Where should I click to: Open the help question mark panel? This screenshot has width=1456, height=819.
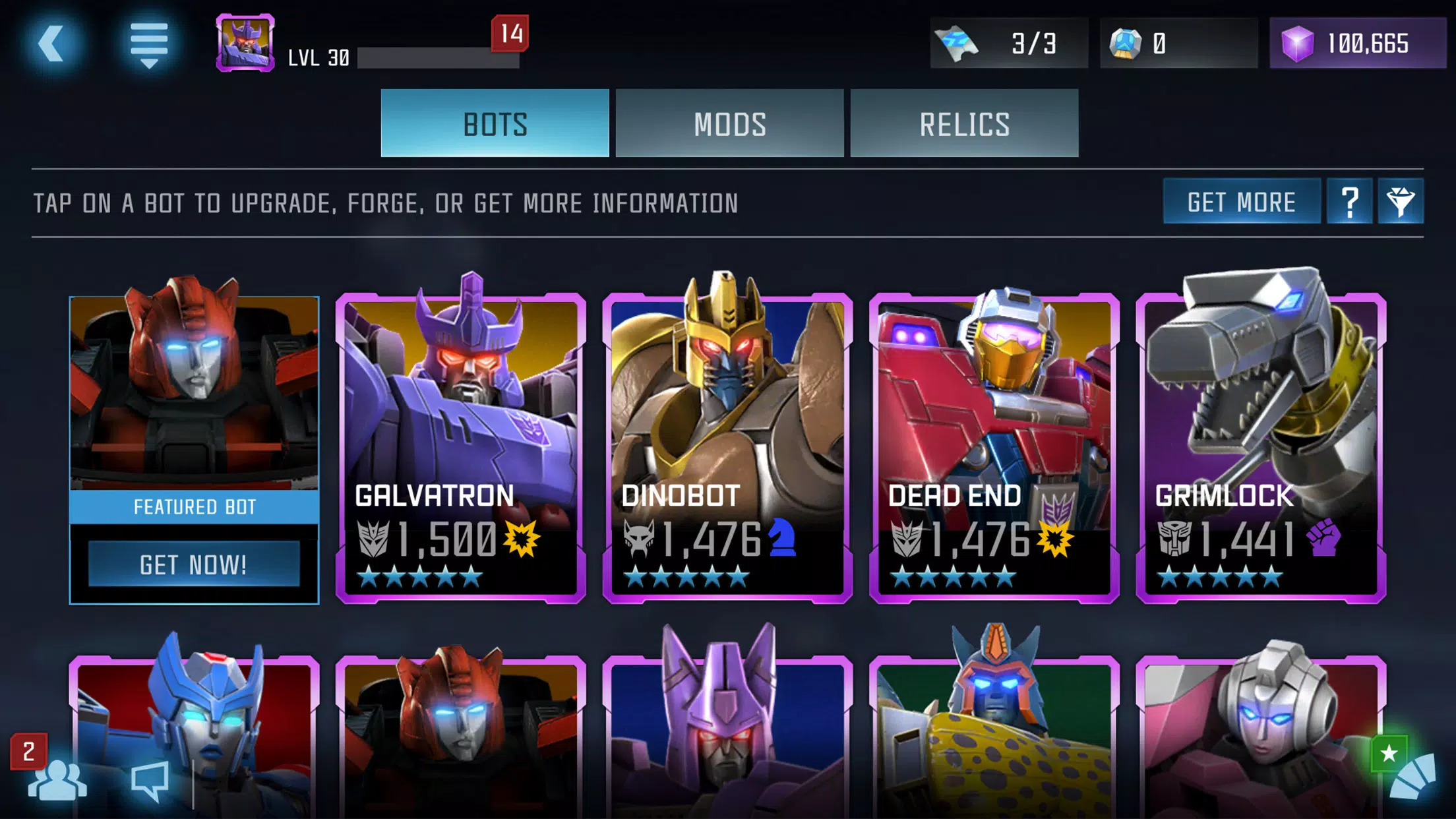click(1350, 202)
